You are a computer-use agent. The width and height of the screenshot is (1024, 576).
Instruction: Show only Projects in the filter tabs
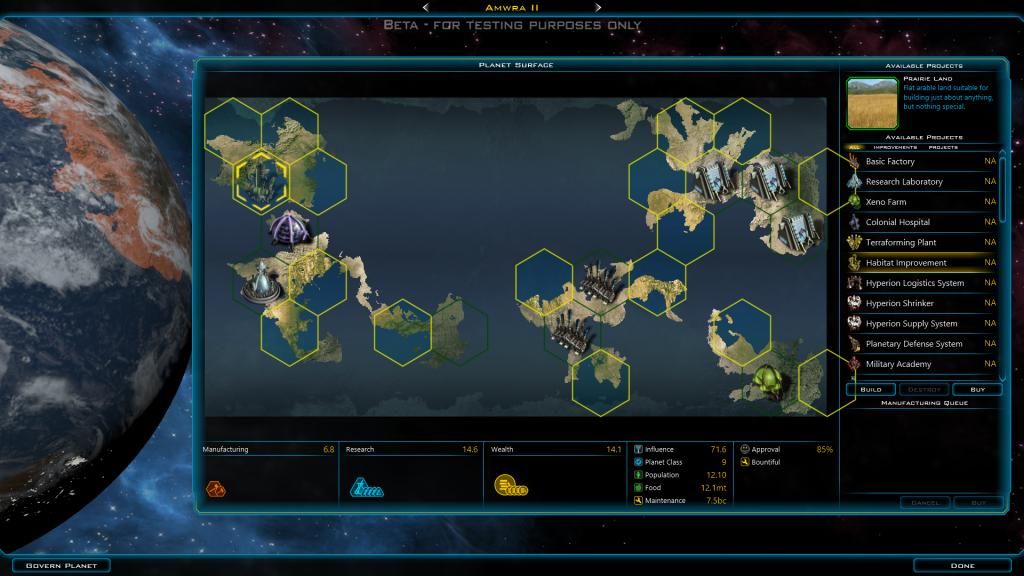pos(942,147)
